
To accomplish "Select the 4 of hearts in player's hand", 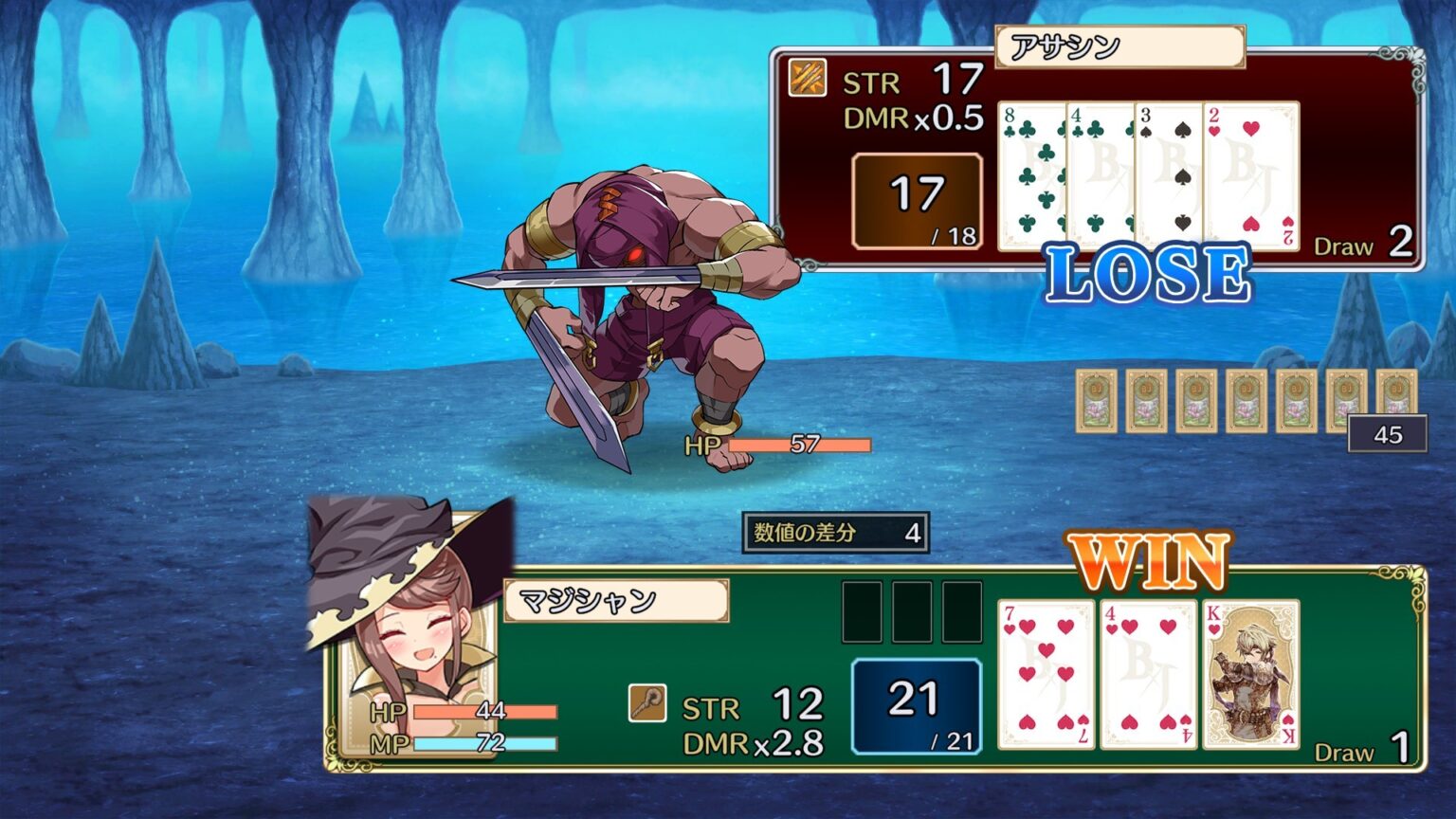I will tap(1147, 680).
